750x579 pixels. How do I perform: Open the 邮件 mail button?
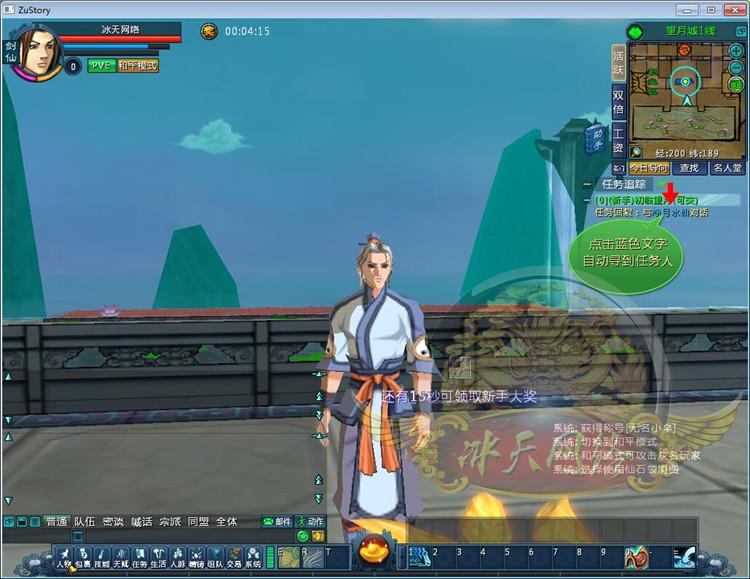(277, 522)
